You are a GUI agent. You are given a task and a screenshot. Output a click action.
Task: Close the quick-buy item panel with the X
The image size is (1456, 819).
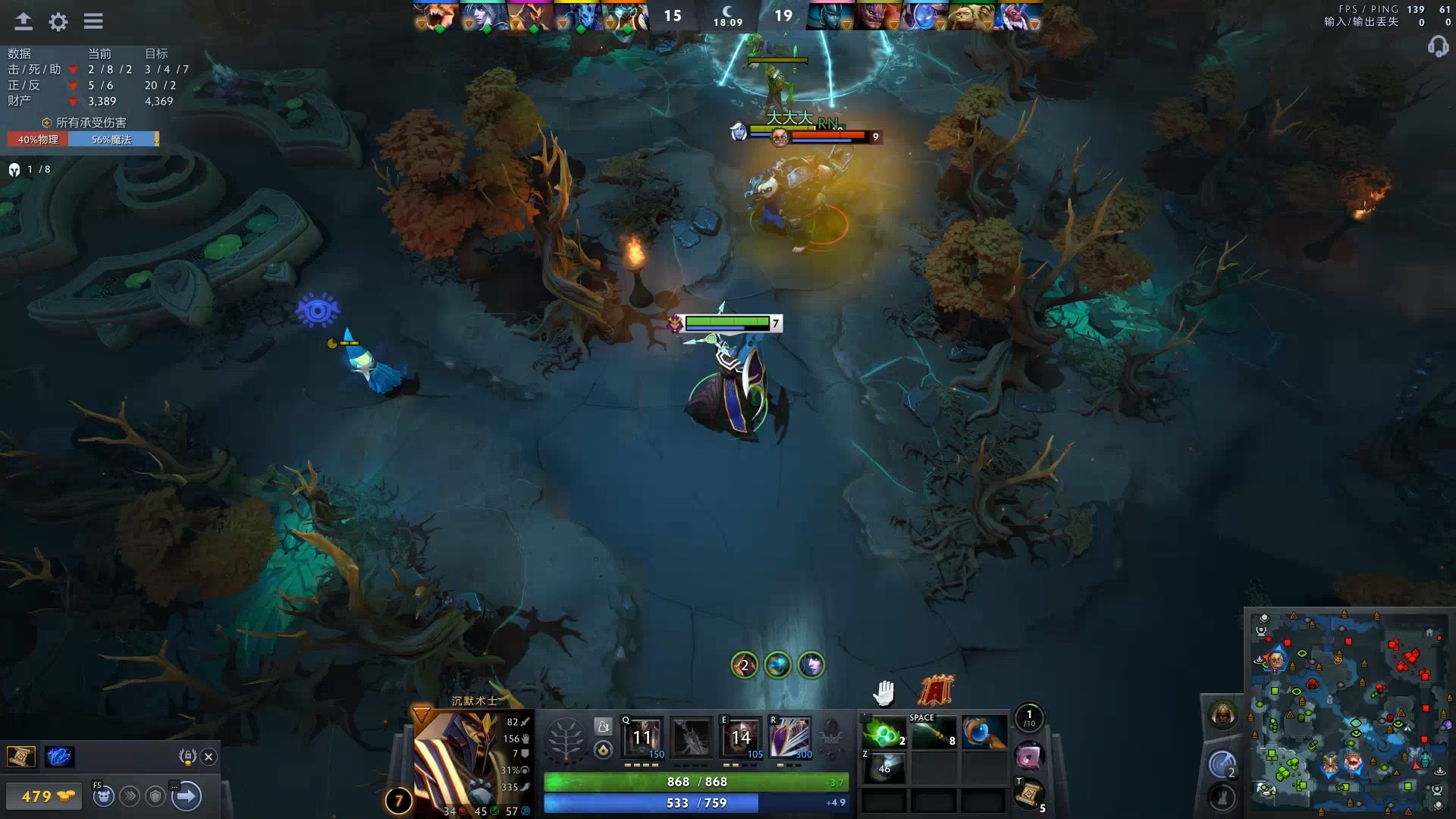(x=208, y=756)
